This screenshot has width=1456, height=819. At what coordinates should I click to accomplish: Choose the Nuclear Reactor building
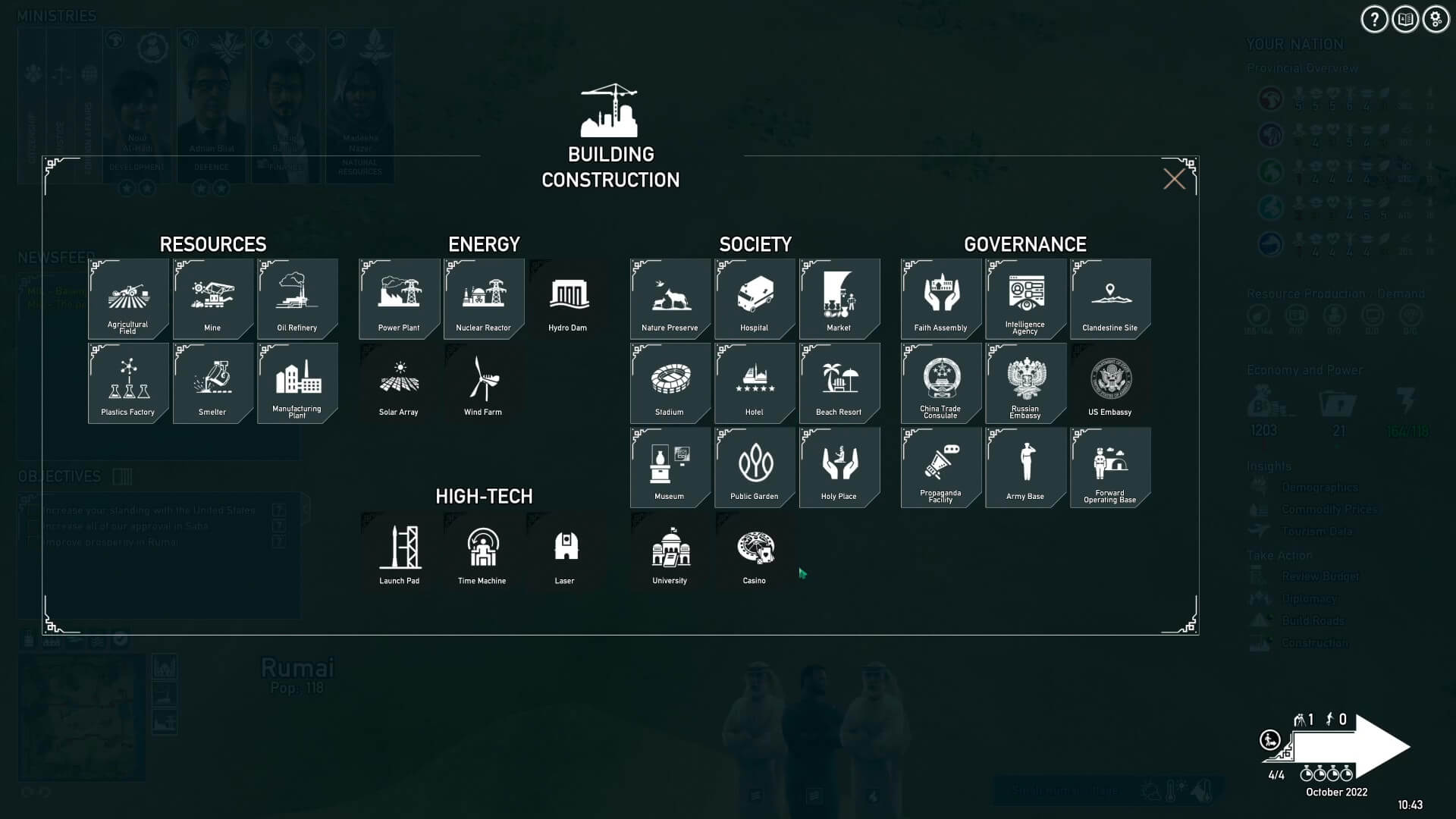484,298
